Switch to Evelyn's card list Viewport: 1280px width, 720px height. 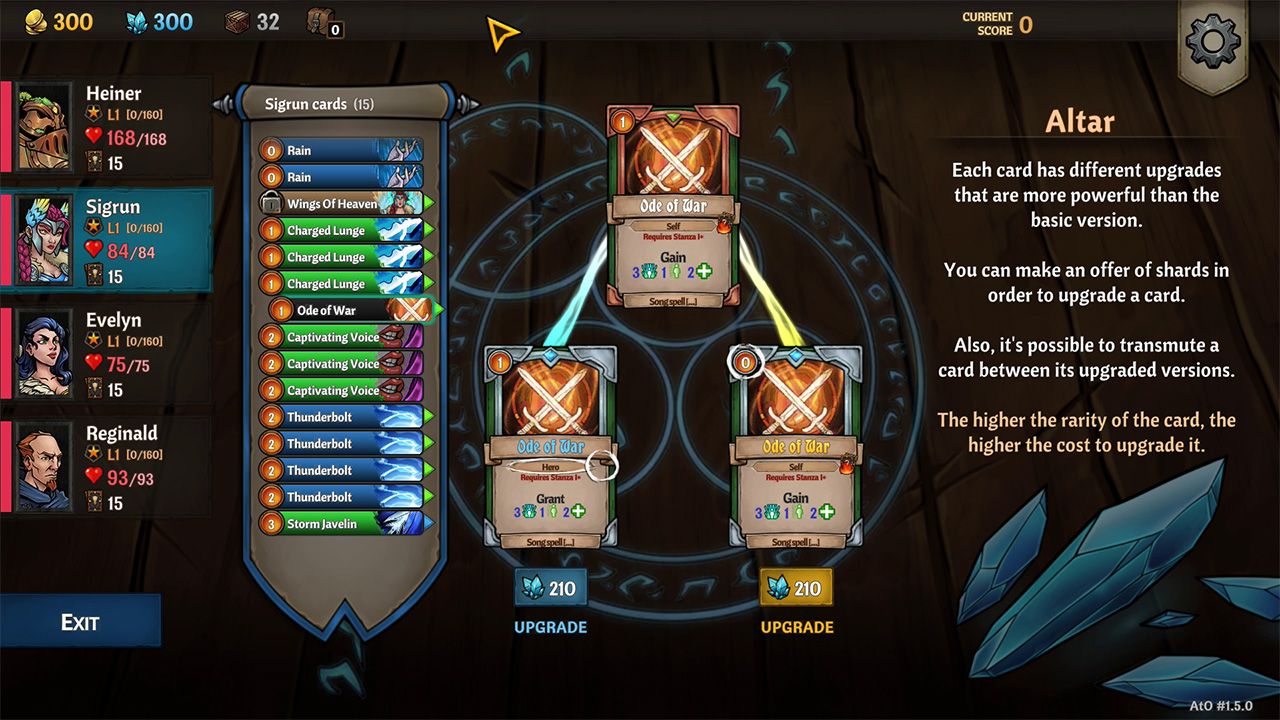tap(110, 352)
